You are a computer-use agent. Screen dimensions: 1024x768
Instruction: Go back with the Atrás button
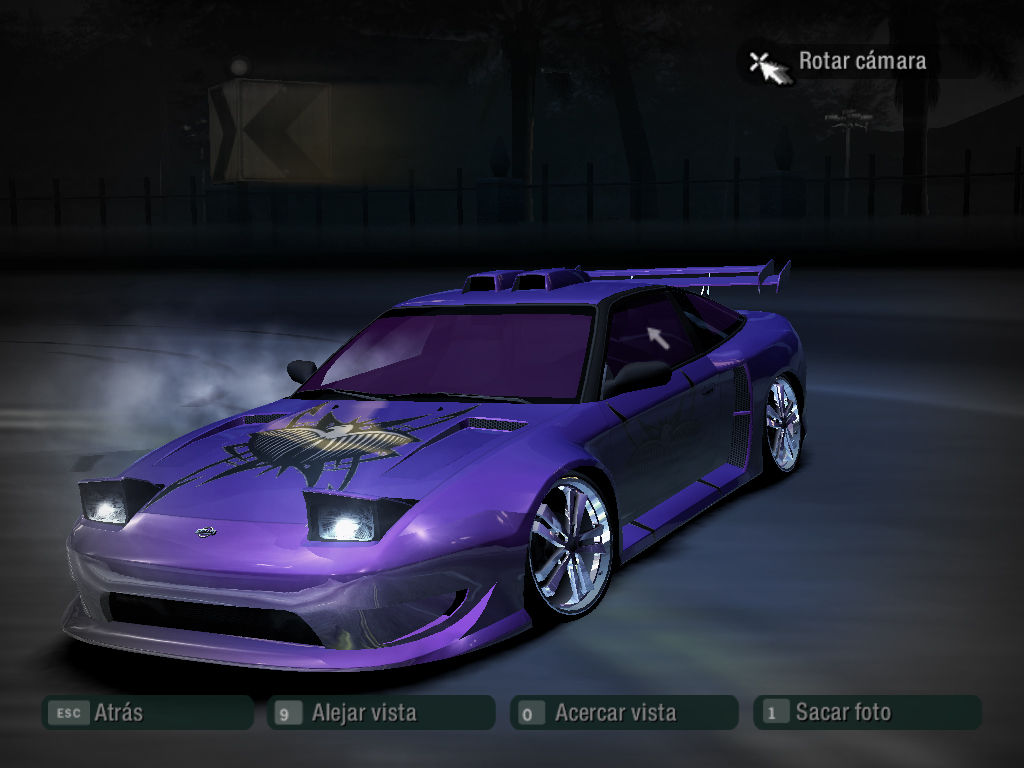coord(146,713)
